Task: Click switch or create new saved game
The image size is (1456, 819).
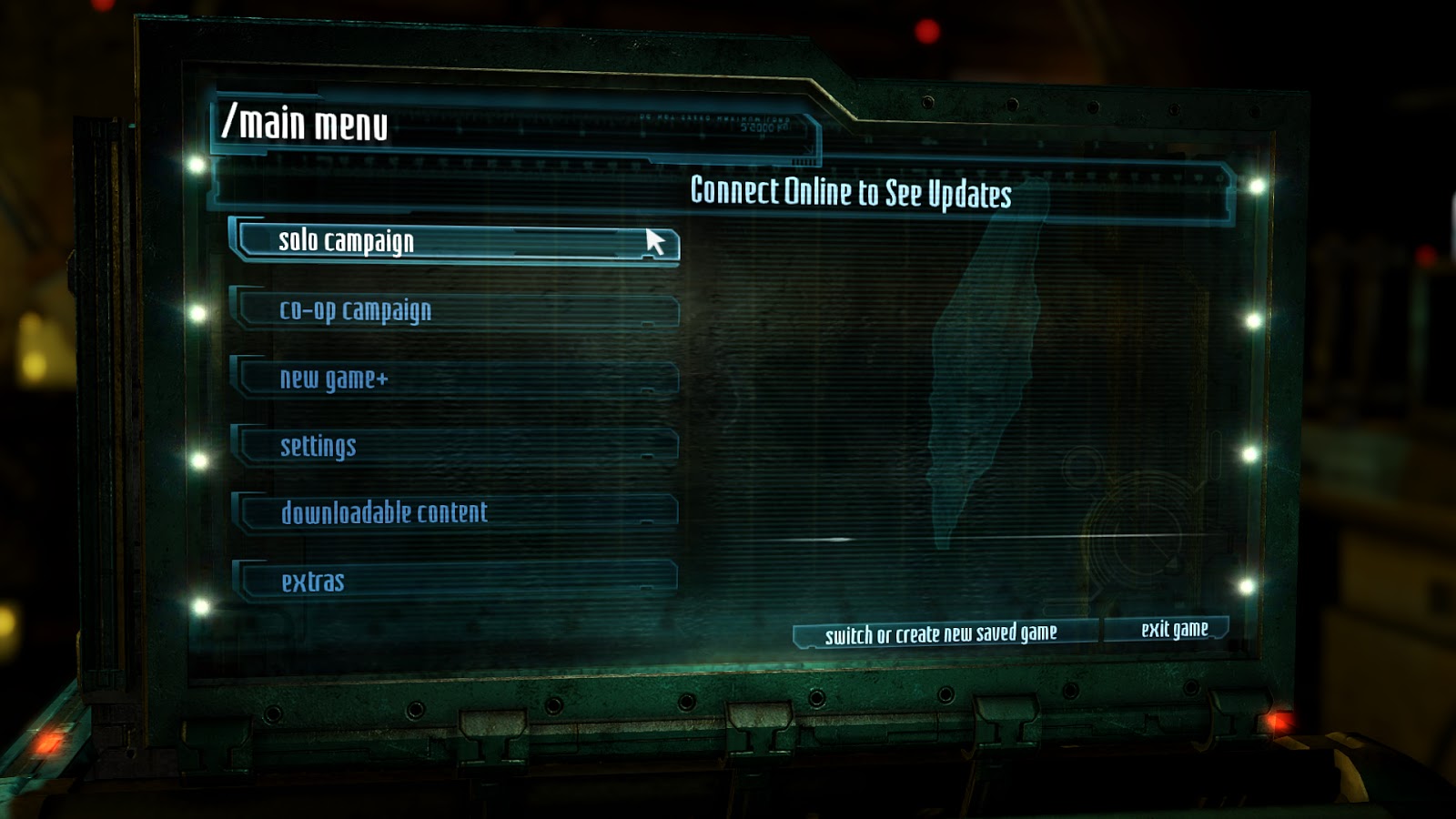Action: pos(943,634)
